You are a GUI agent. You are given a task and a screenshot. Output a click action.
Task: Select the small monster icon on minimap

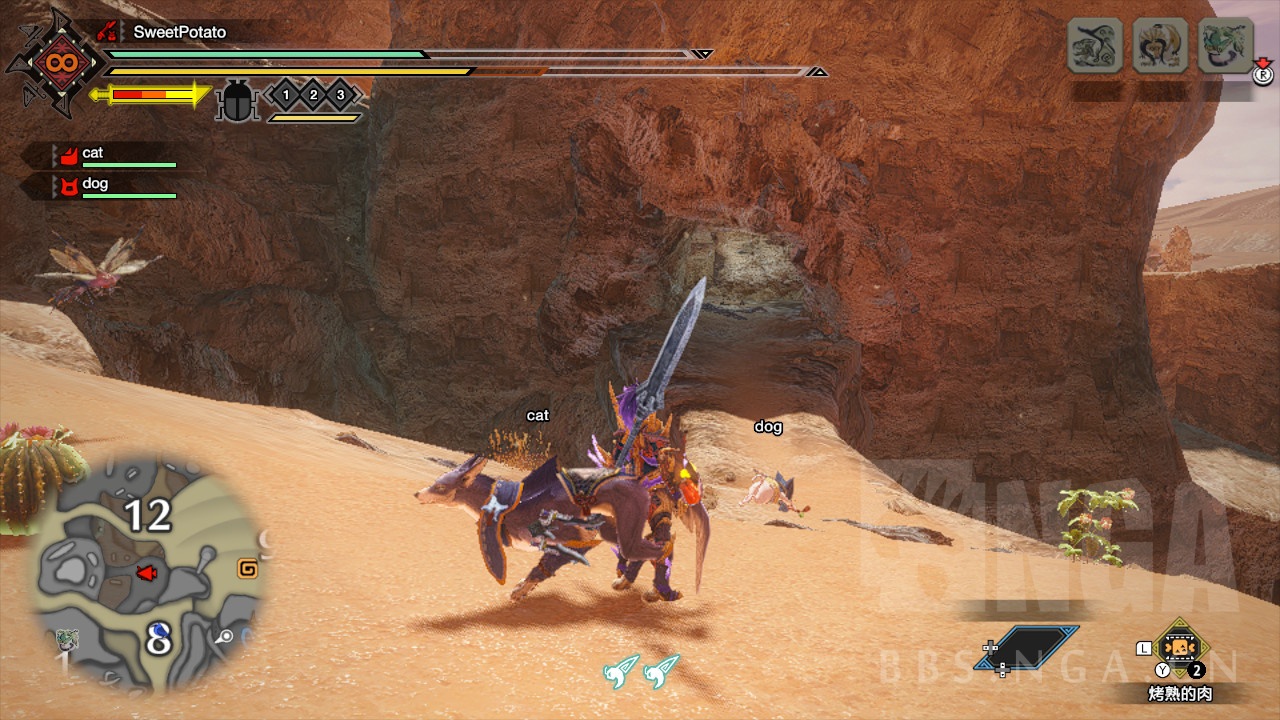tap(68, 639)
